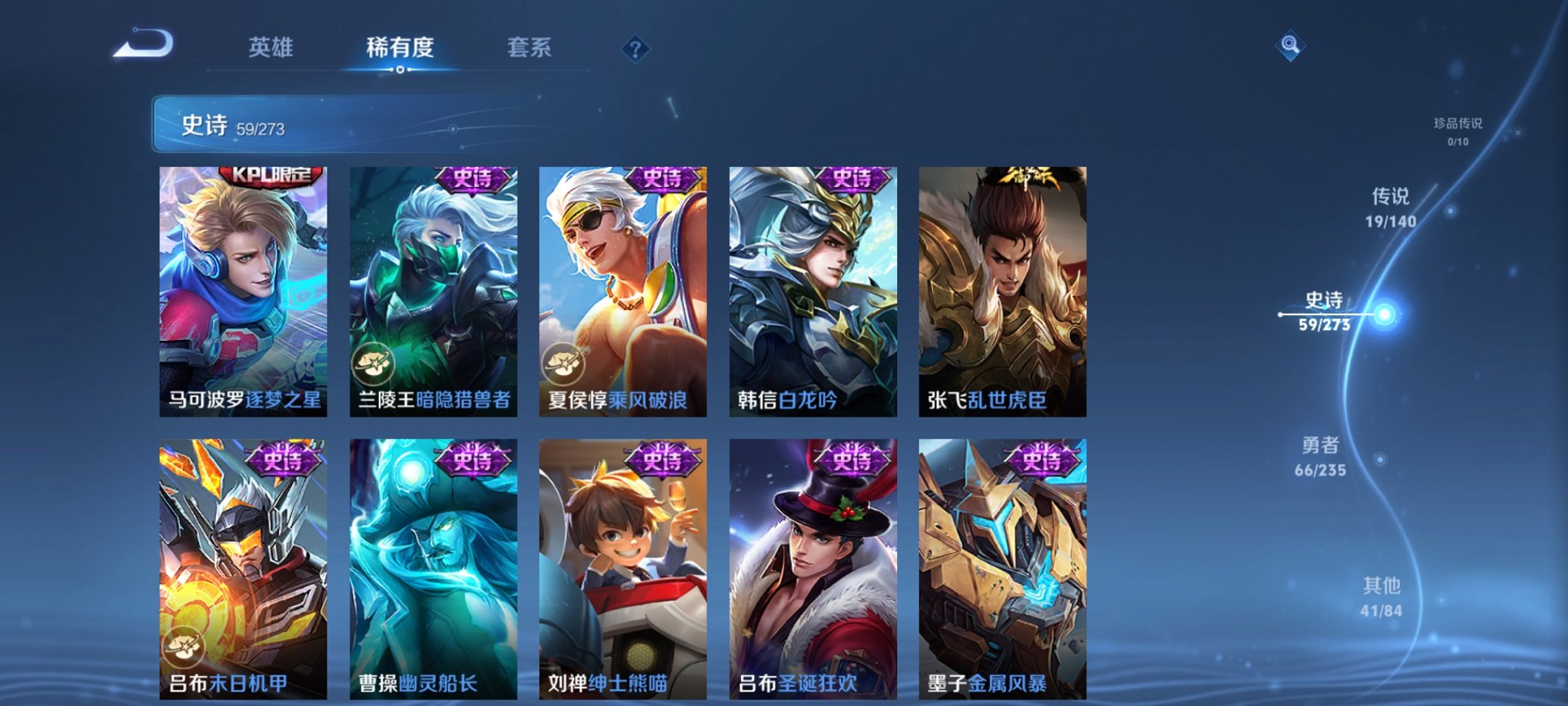Screen dimensions: 1568x706
Task: Click the question mark help icon
Action: tap(635, 49)
